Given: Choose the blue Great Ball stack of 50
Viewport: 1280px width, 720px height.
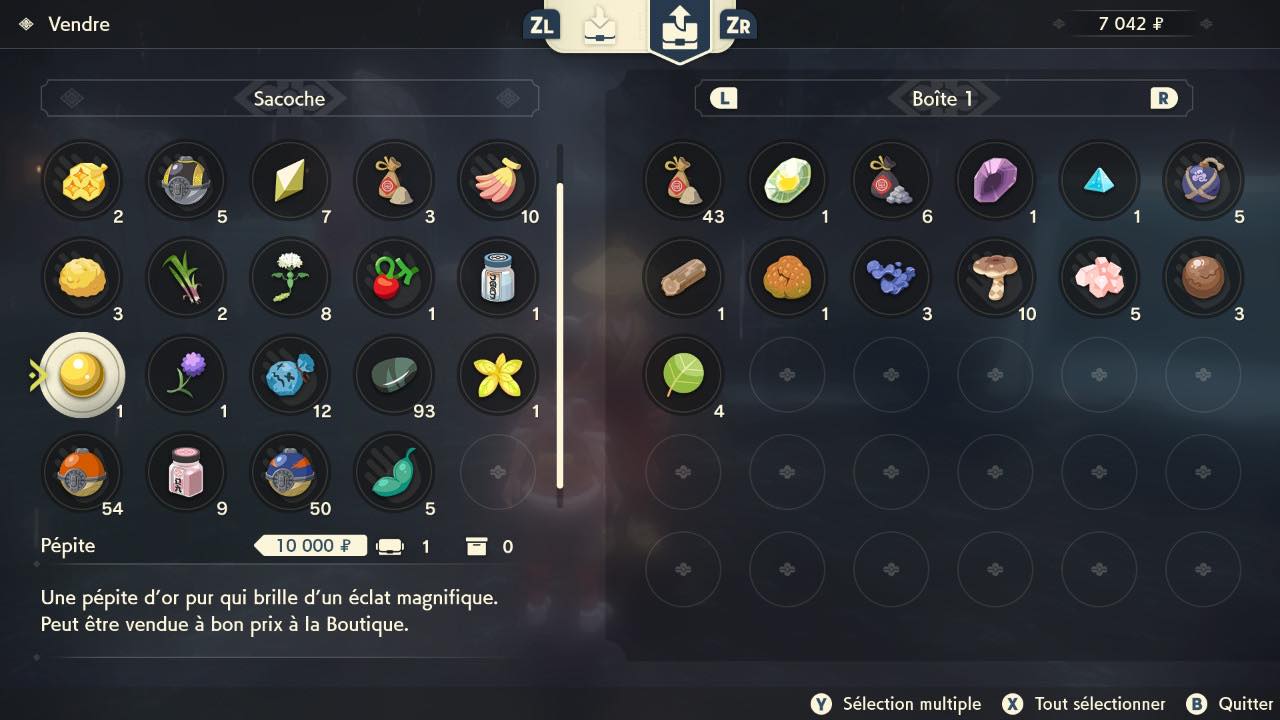Looking at the screenshot, I should click(290, 471).
